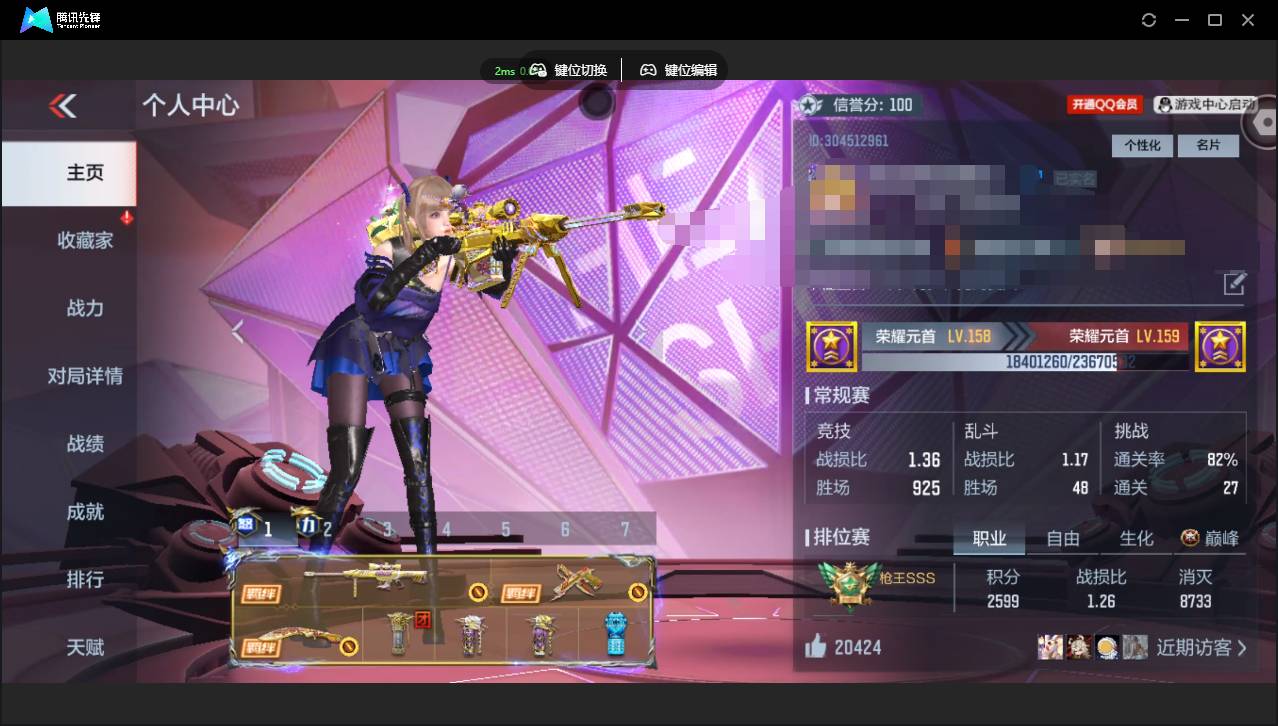Click the 键位编辑 key mapping button

tap(679, 70)
